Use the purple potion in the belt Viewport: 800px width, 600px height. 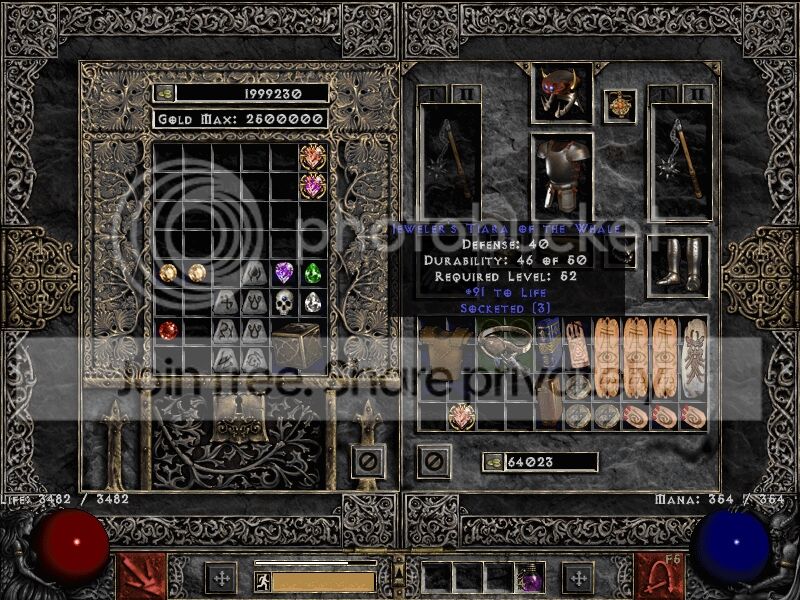click(x=527, y=578)
